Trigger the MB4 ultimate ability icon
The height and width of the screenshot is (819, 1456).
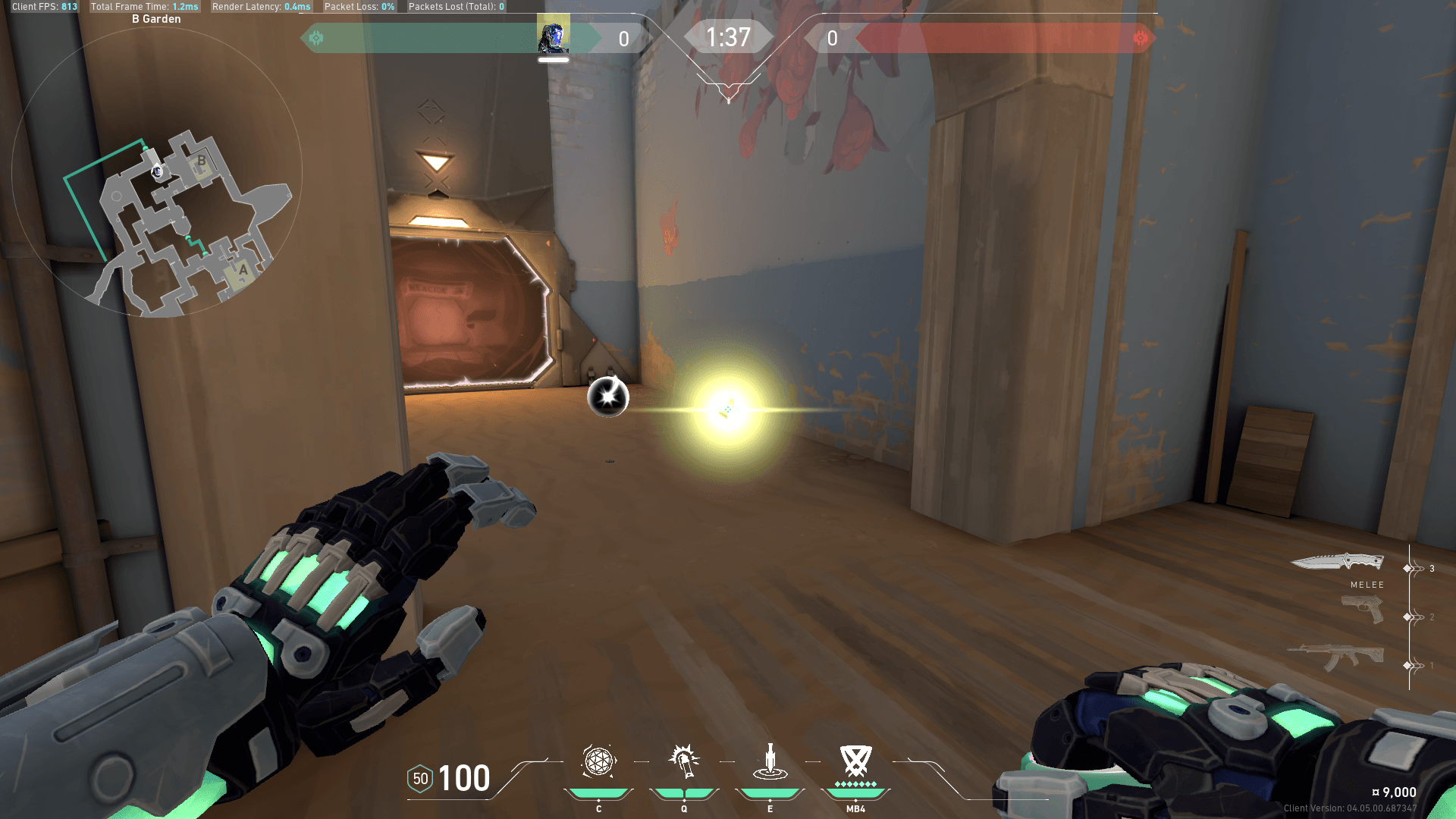855,761
